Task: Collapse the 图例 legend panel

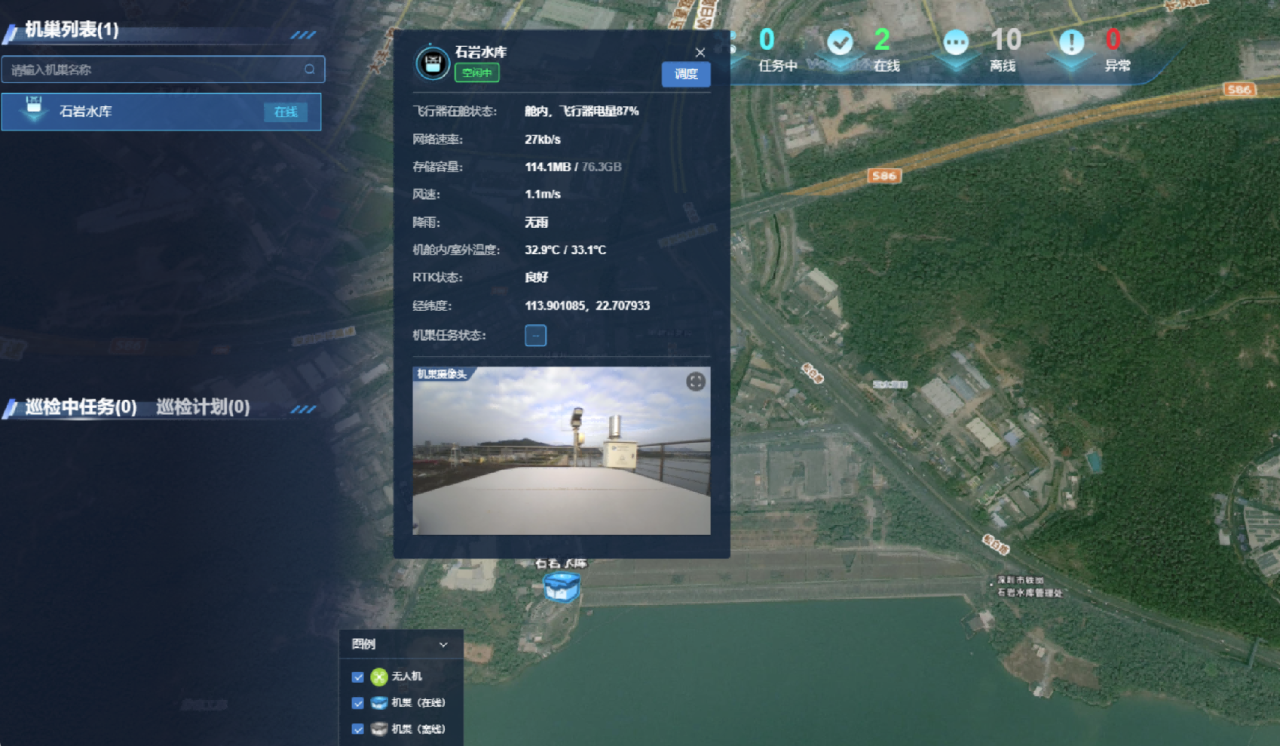Action: [444, 645]
